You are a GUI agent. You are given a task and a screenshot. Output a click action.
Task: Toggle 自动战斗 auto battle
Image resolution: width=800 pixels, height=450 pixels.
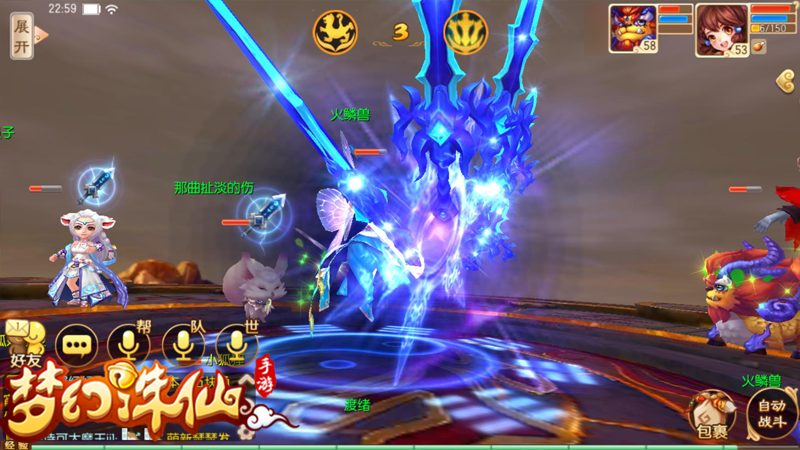pos(771,413)
